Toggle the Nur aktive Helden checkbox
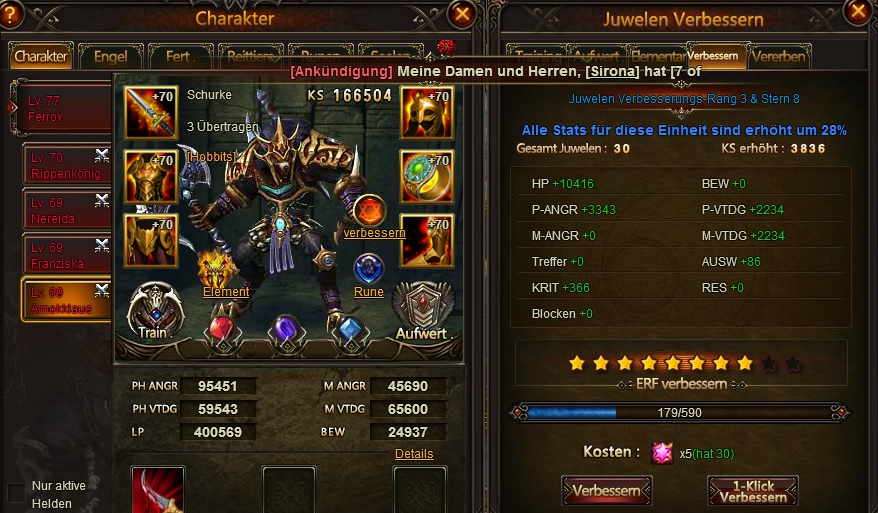The height and width of the screenshot is (513, 878). point(16,493)
